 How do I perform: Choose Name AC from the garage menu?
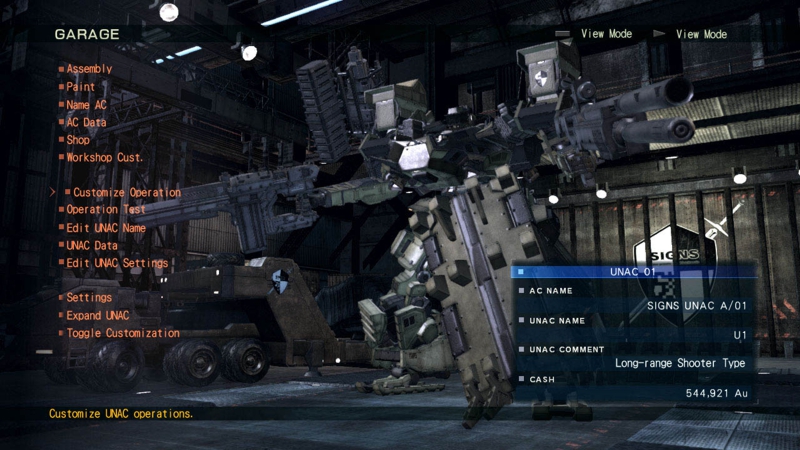pyautogui.click(x=86, y=105)
